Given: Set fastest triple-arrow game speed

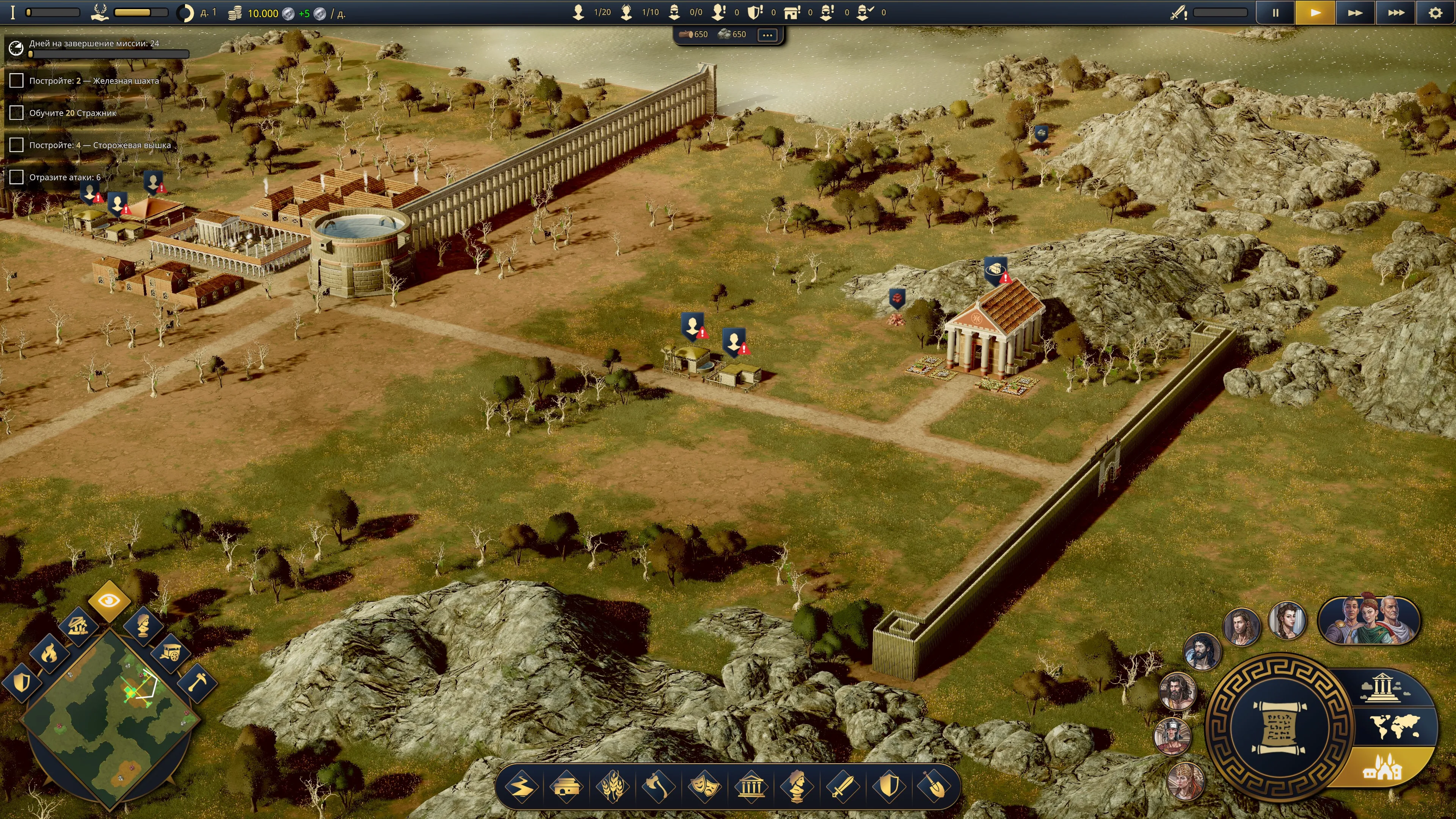Looking at the screenshot, I should coord(1395,13).
